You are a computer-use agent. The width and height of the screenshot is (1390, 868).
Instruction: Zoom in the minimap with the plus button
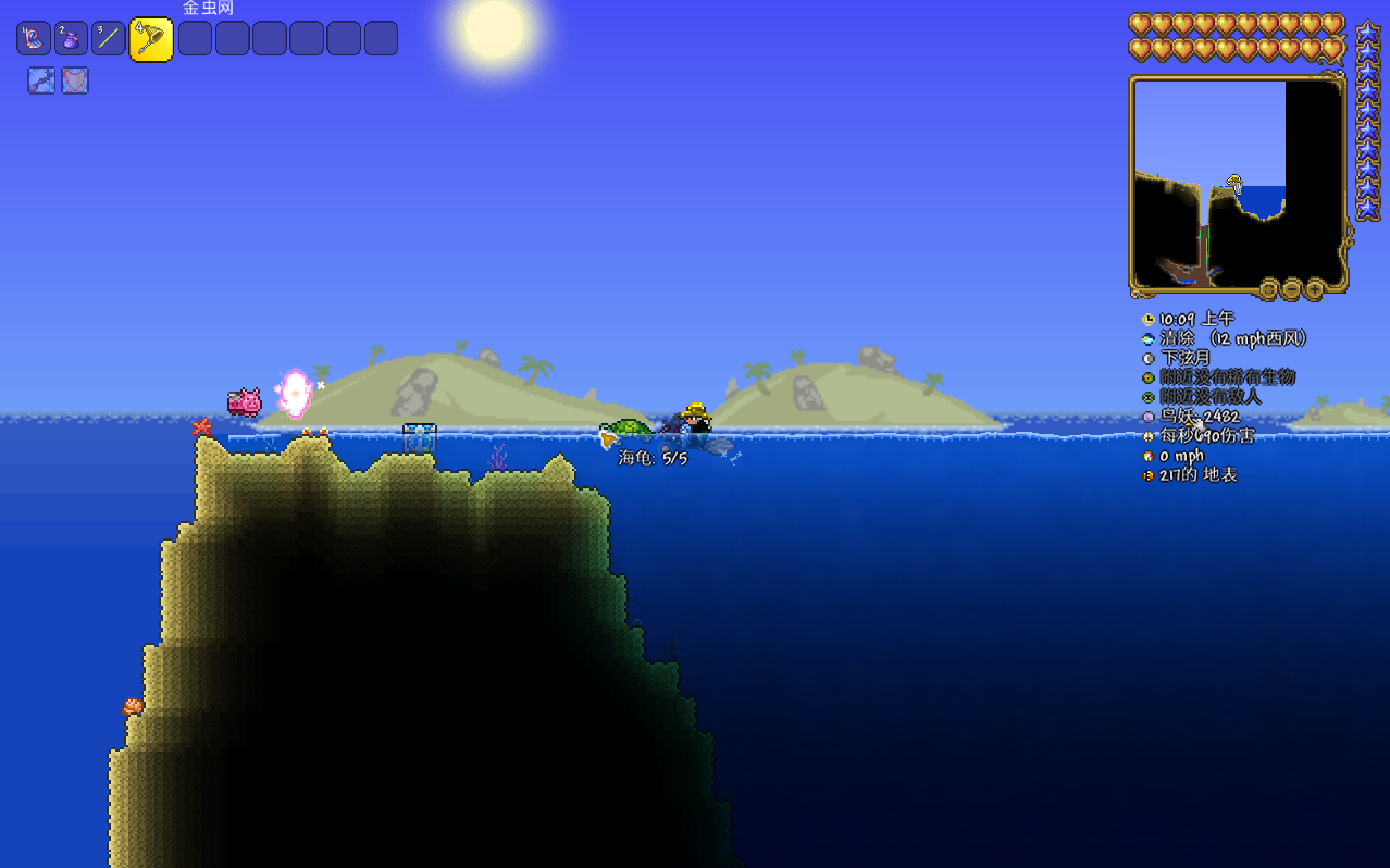(x=1314, y=289)
